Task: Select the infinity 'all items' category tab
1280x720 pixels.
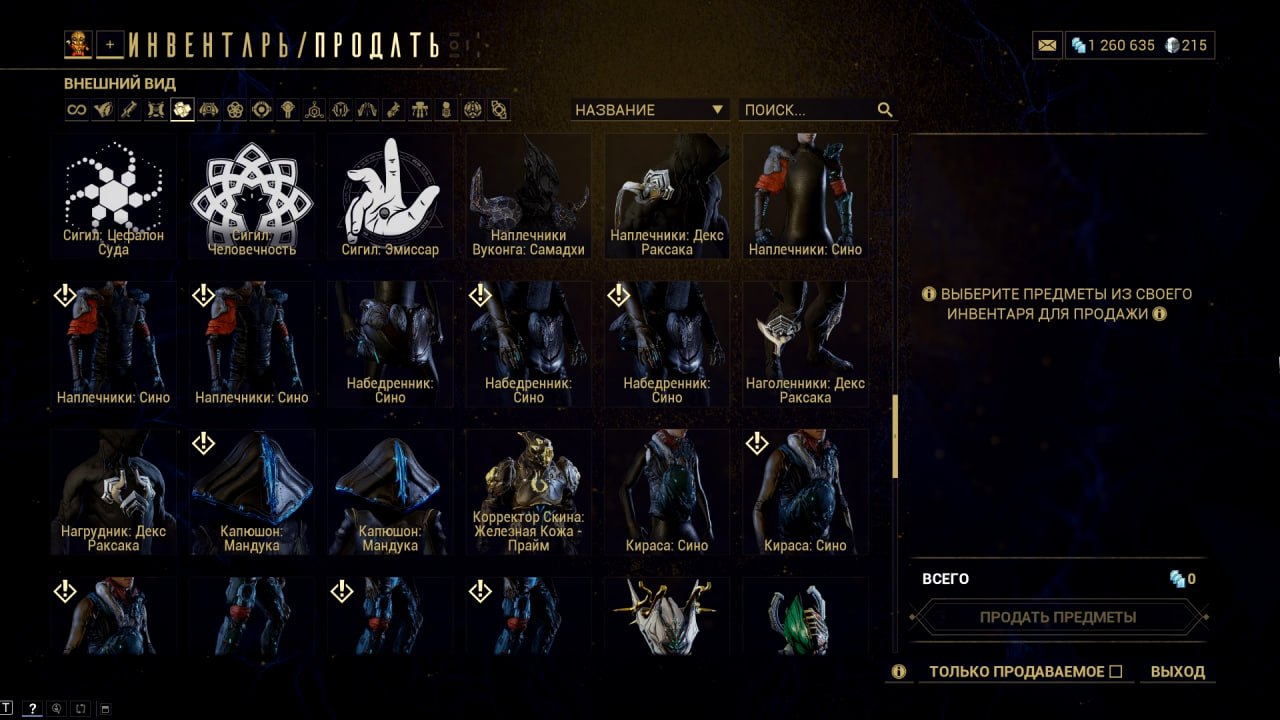Action: (x=77, y=110)
